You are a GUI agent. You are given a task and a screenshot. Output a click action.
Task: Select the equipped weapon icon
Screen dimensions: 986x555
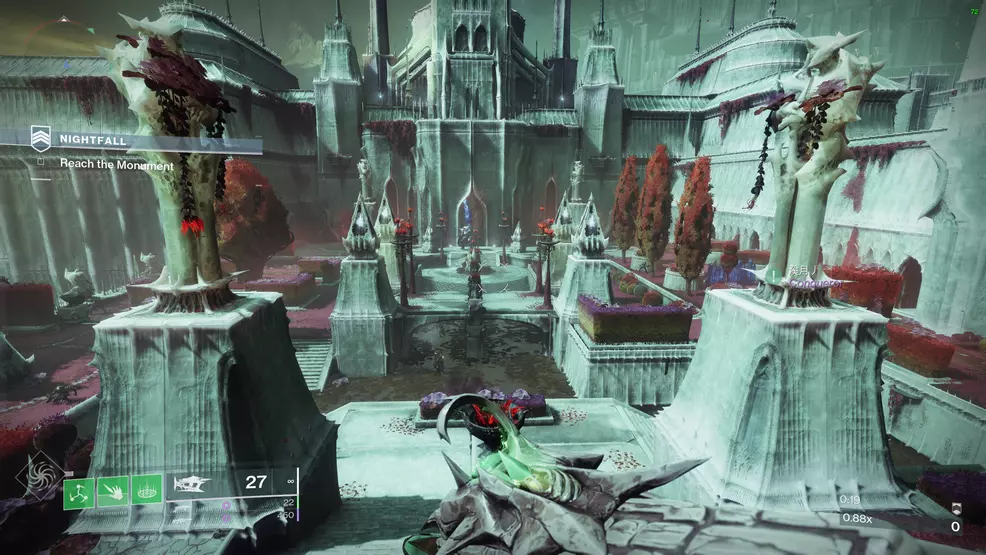pyautogui.click(x=190, y=484)
